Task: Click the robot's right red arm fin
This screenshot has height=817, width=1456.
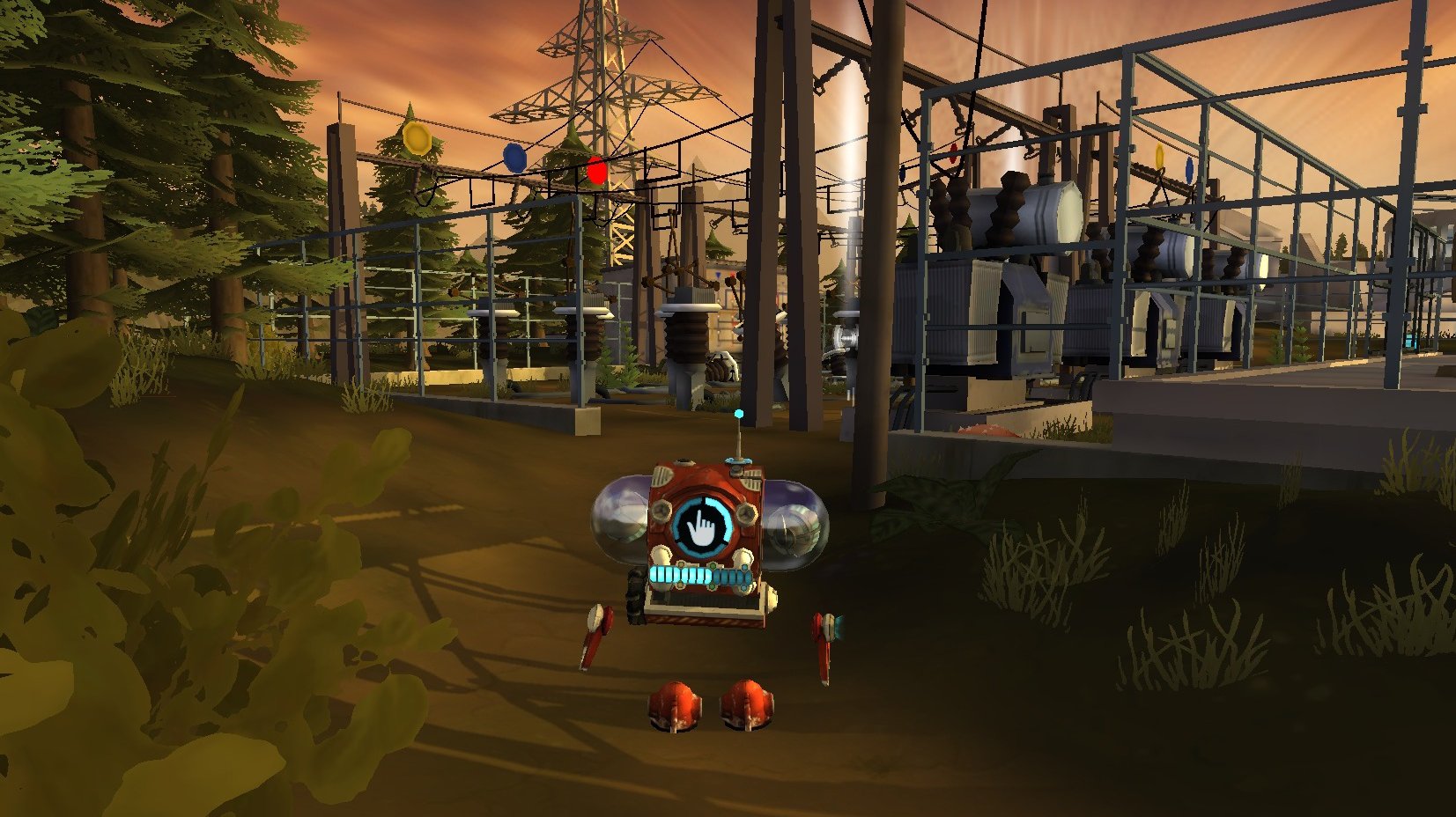Action: click(x=828, y=638)
